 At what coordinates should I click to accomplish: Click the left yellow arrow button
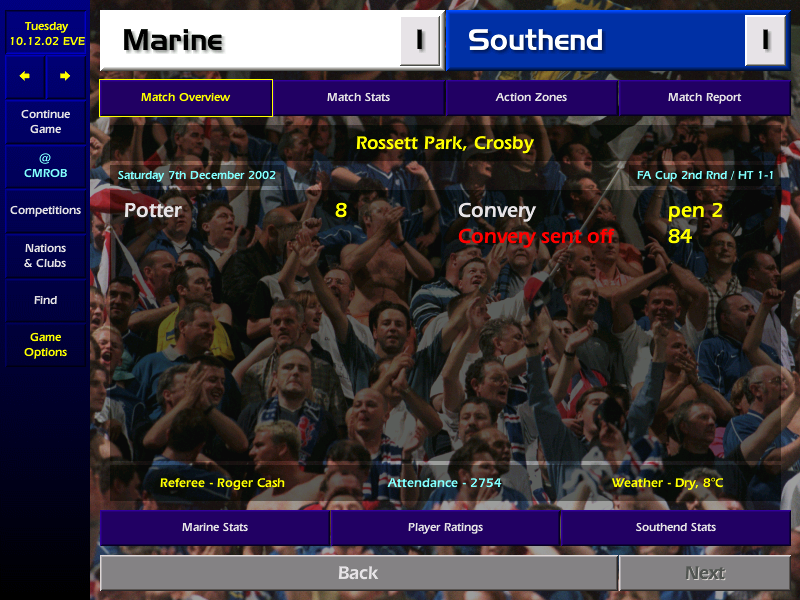pyautogui.click(x=25, y=76)
